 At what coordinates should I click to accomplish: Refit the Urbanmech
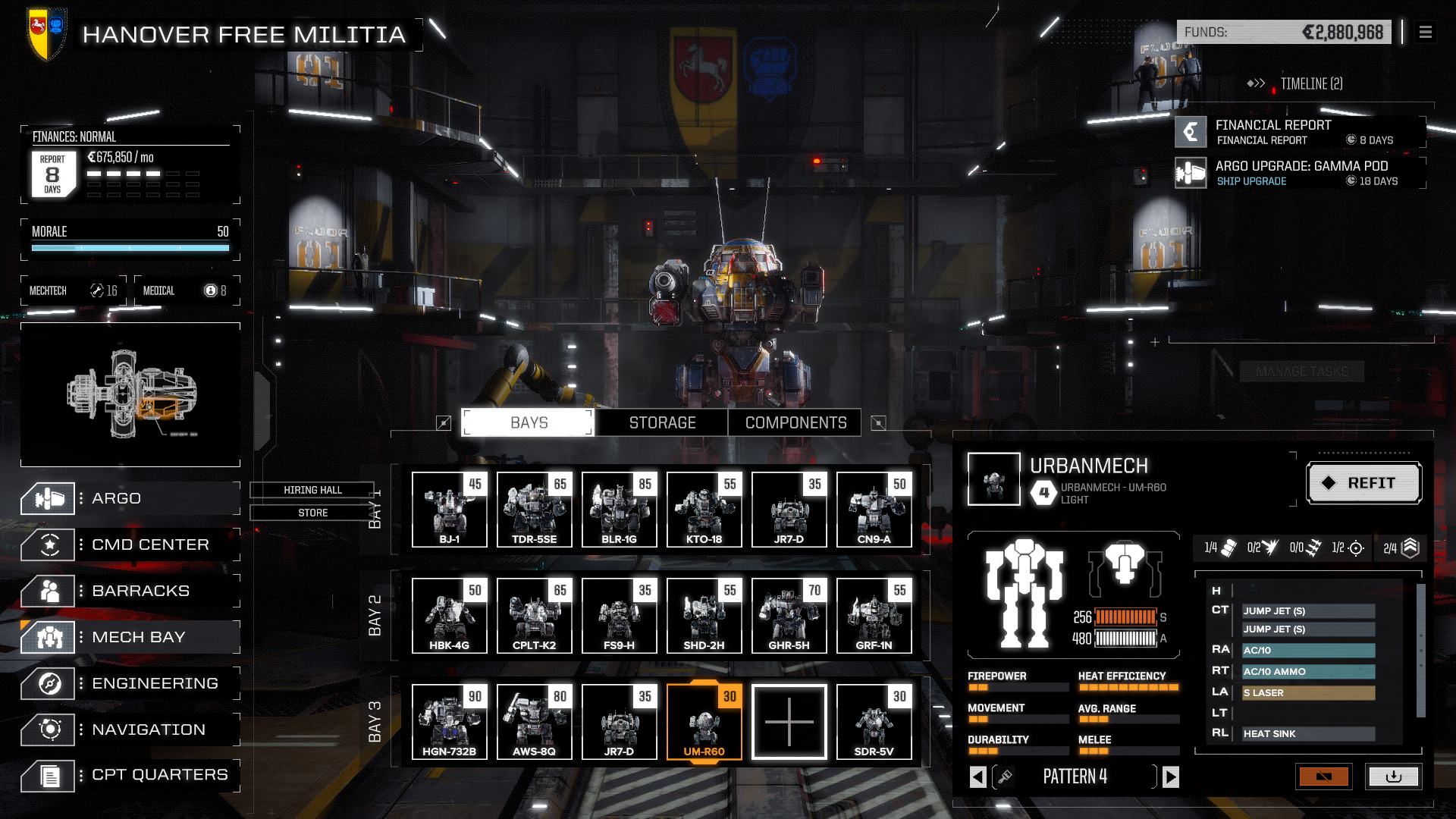coord(1363,483)
